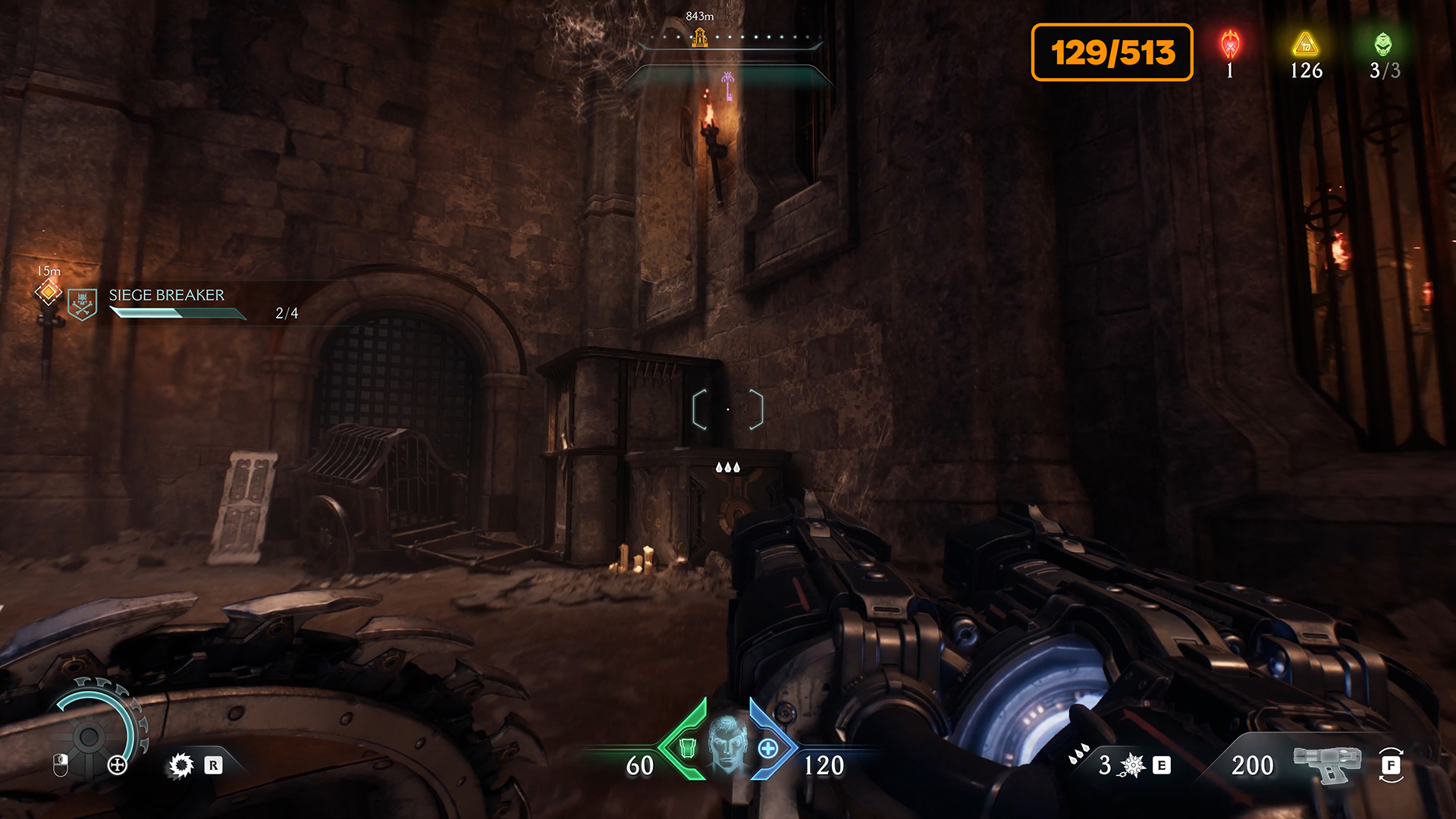
Task: Click the orange diamond objective waypoint marker
Action: [49, 291]
